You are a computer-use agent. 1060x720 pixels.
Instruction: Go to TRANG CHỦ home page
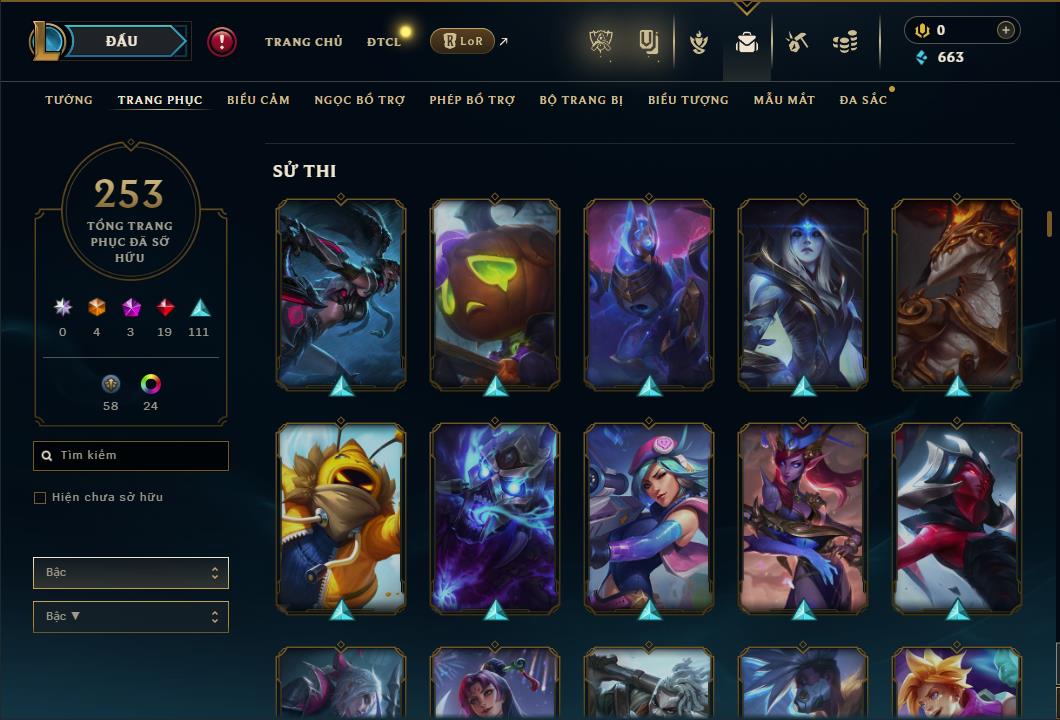[x=303, y=42]
